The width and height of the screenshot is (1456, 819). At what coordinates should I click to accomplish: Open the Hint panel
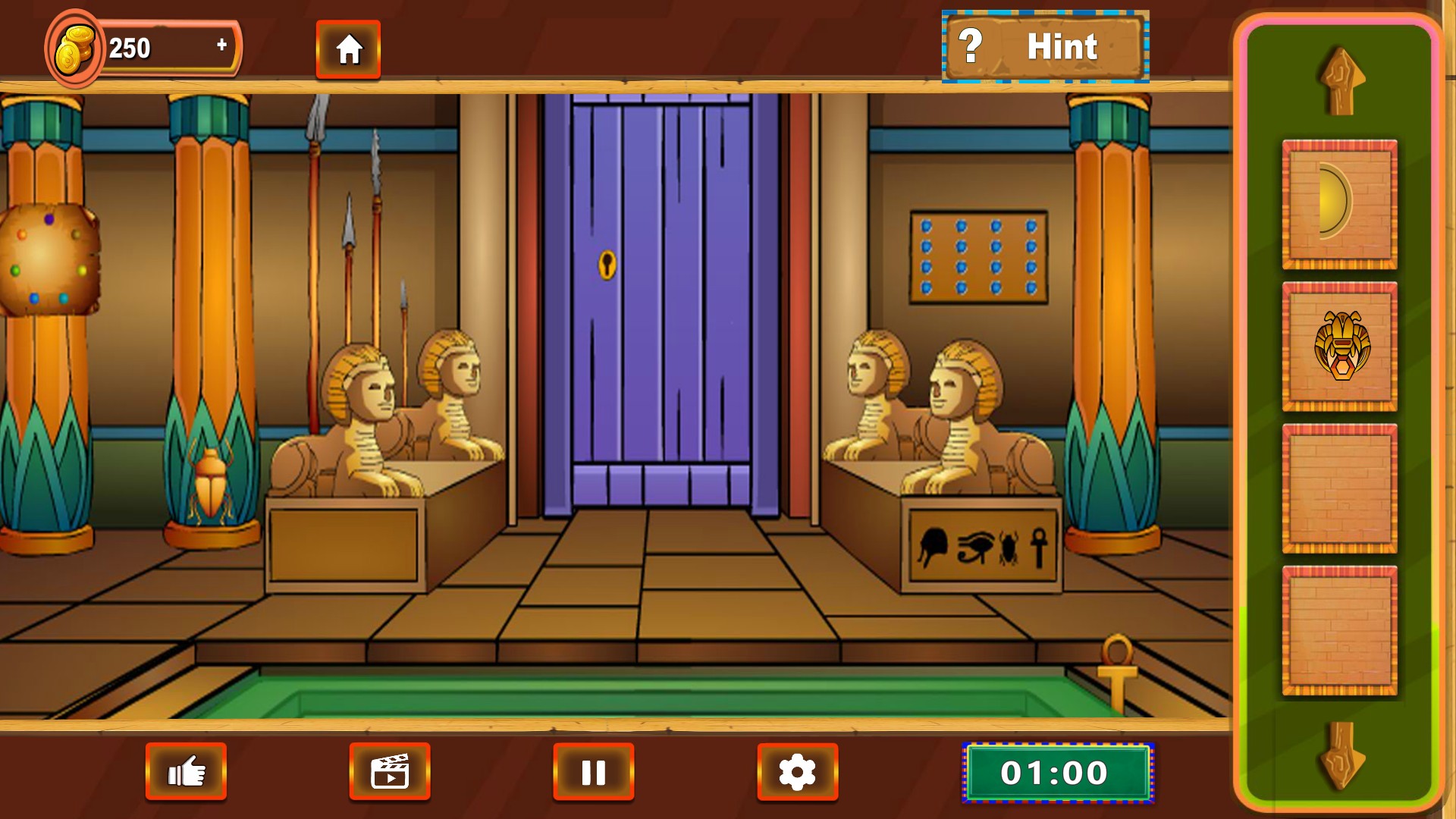tap(1045, 47)
